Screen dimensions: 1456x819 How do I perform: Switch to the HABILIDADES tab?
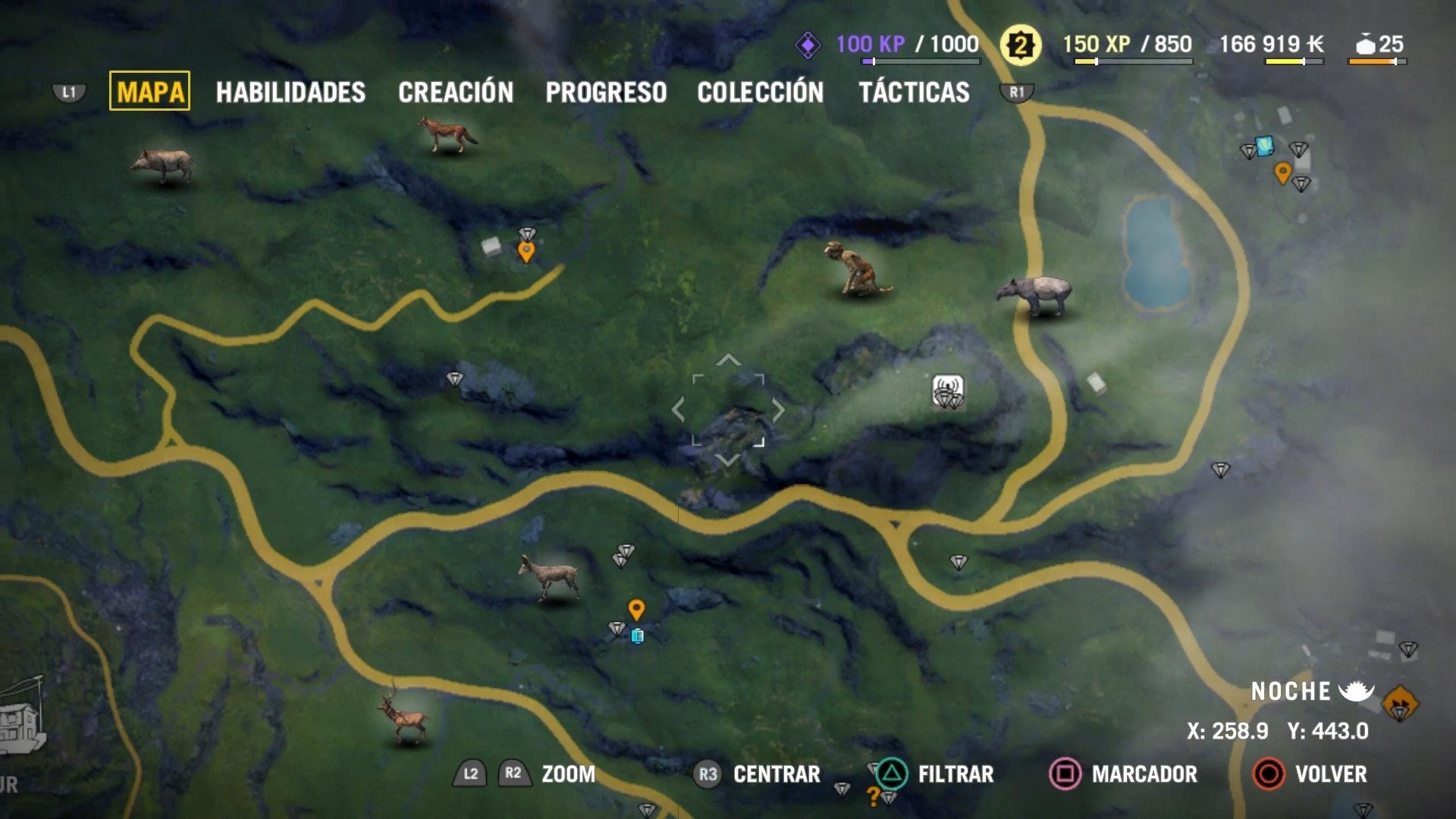click(x=290, y=93)
